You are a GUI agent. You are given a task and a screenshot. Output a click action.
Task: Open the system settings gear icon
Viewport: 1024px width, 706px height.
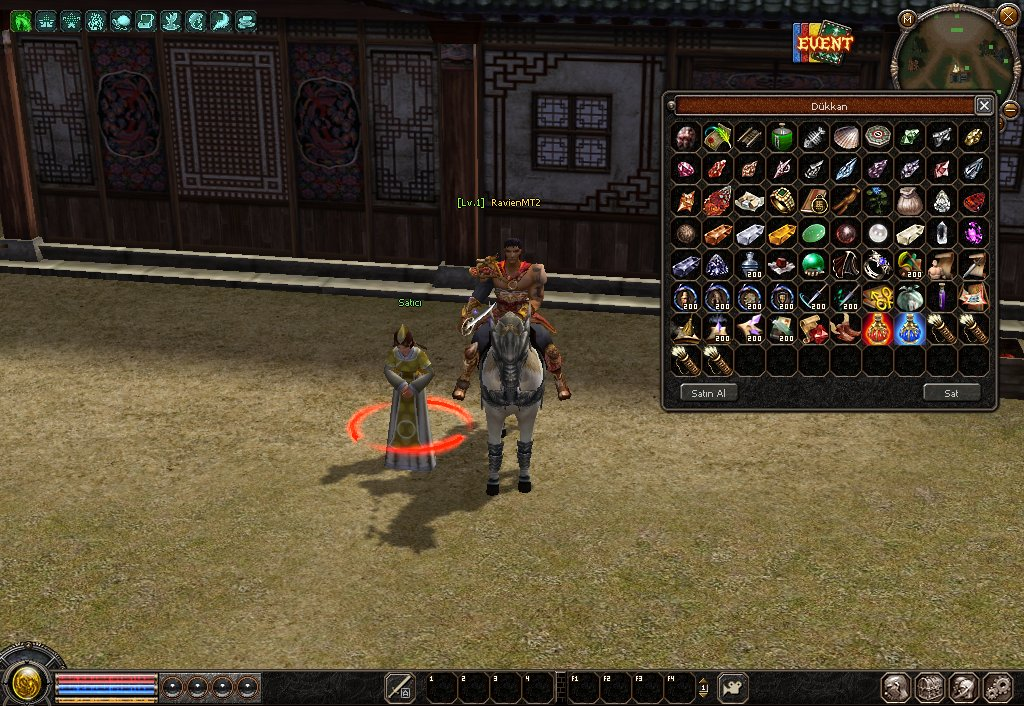click(x=998, y=687)
